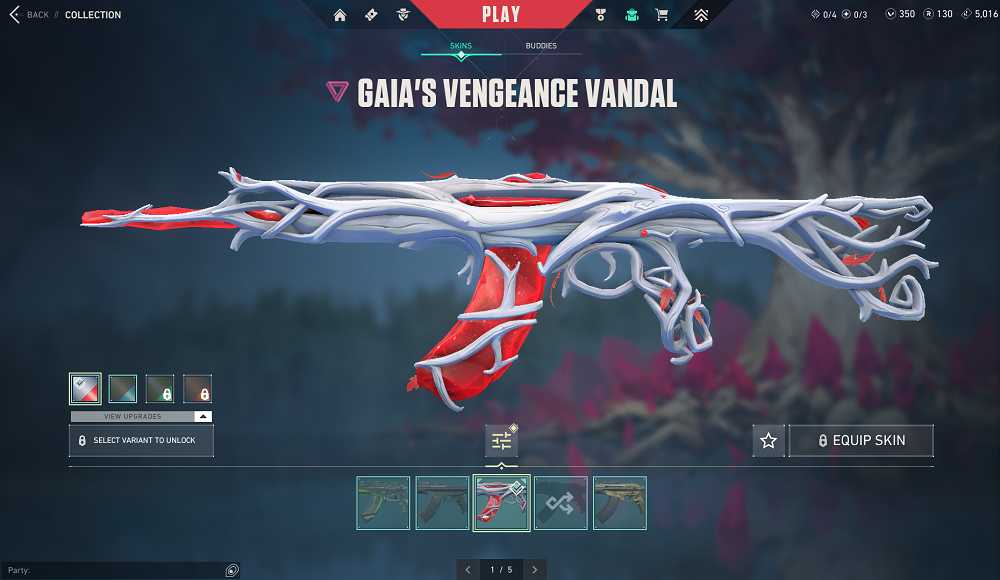
Task: Select the dark black Vandal skin thumbnail
Action: 442,503
